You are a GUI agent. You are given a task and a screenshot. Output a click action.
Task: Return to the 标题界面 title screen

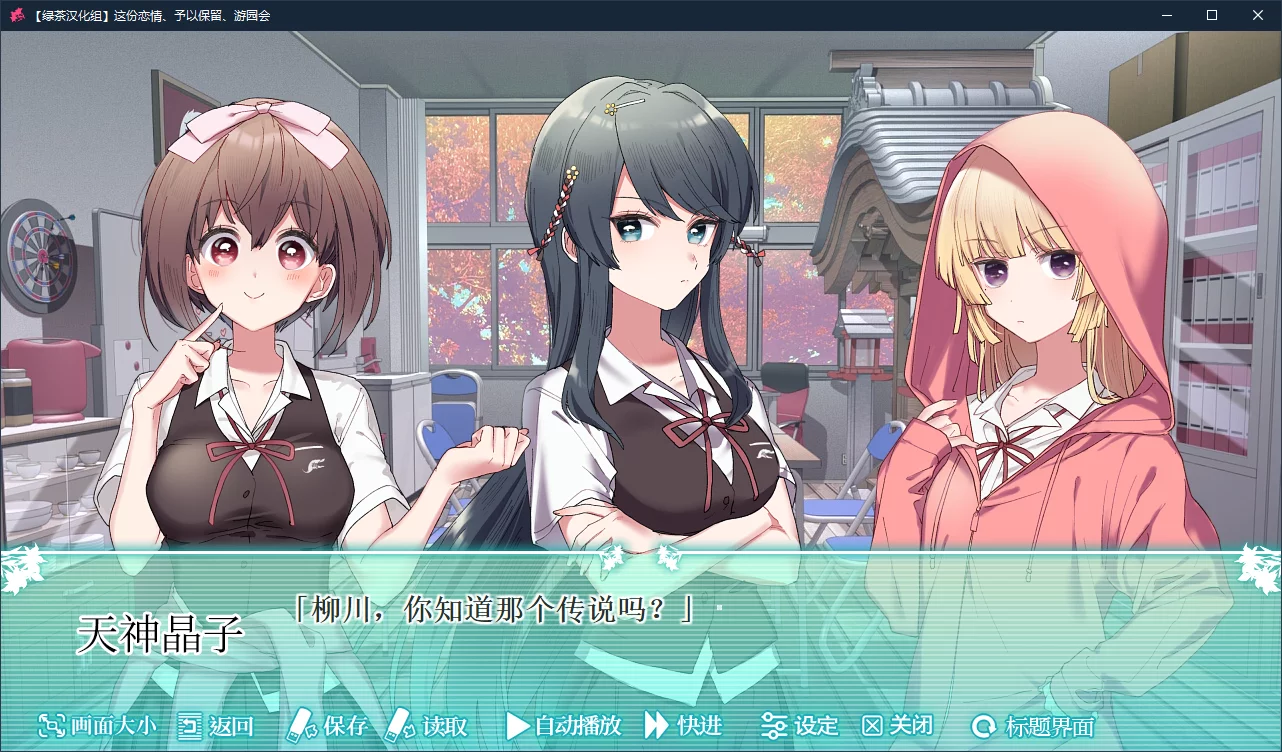tap(1034, 727)
